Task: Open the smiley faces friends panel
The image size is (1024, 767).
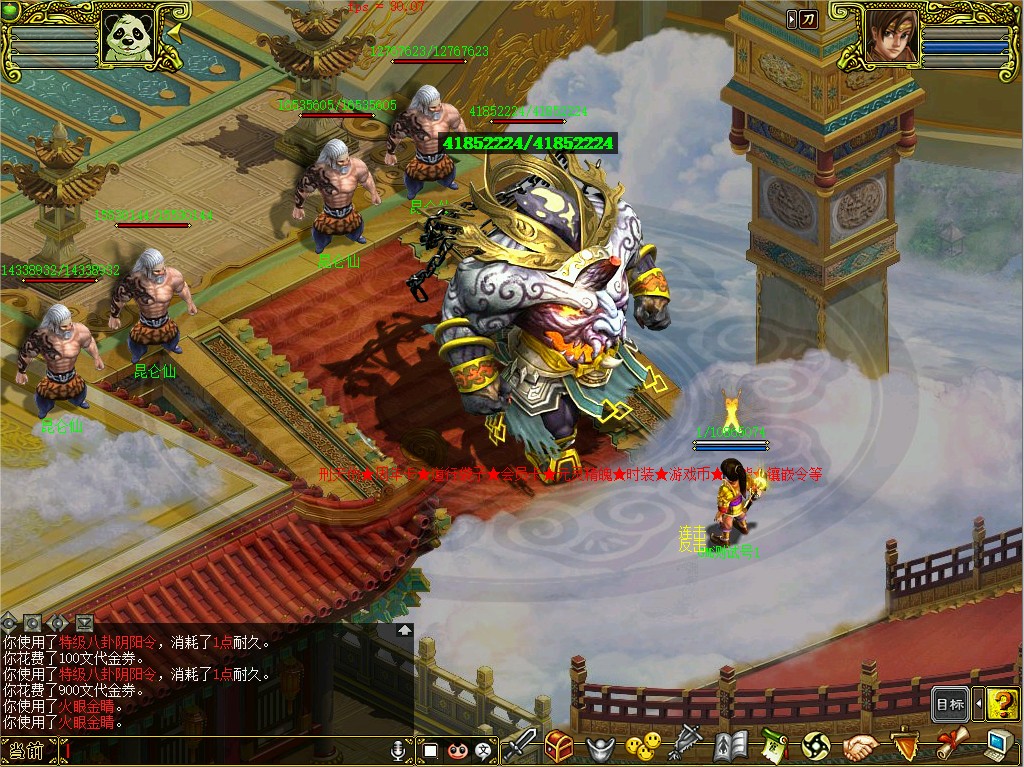Action: (642, 745)
